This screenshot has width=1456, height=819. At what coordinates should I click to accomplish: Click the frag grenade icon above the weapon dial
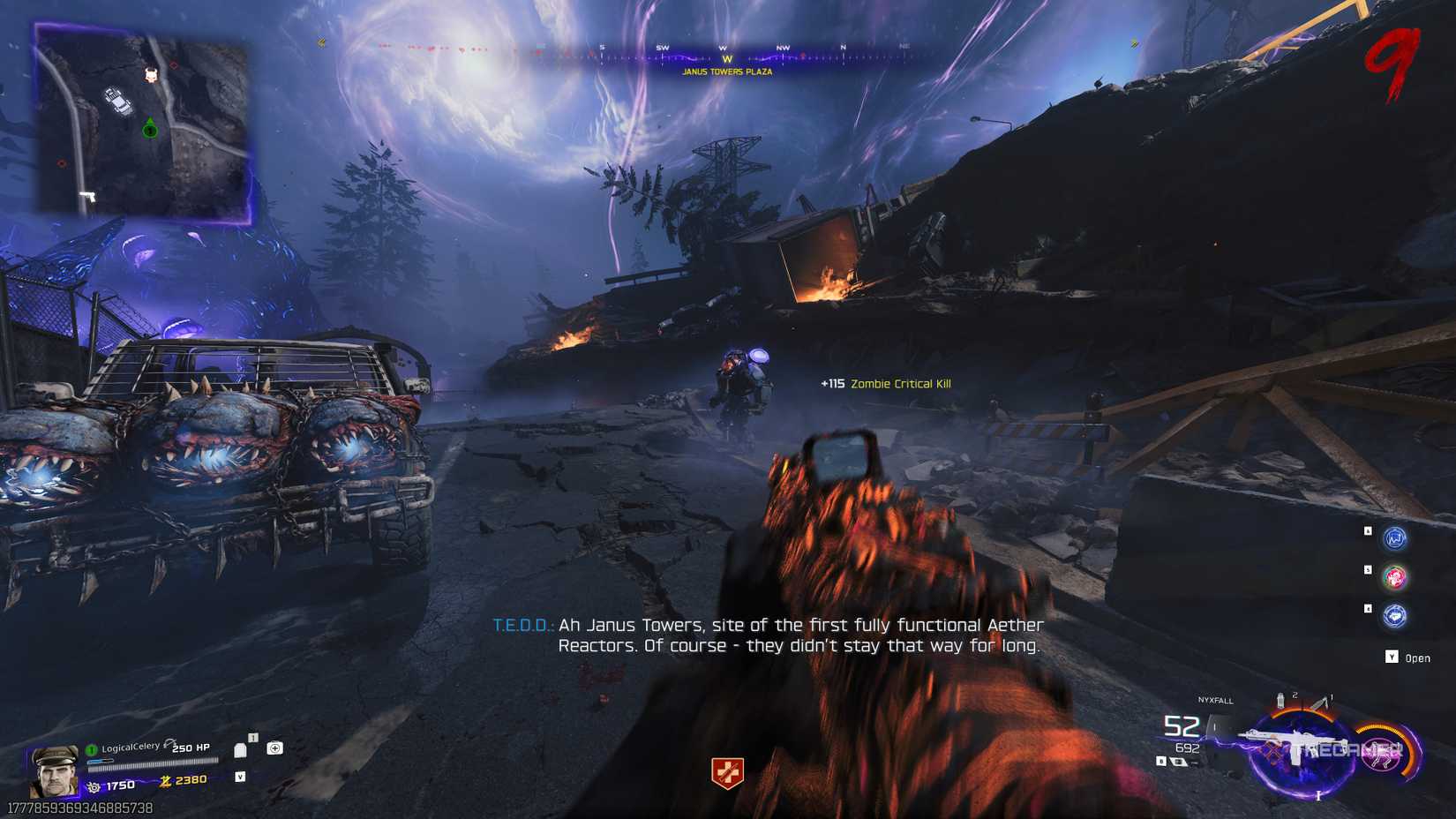coord(1280,701)
